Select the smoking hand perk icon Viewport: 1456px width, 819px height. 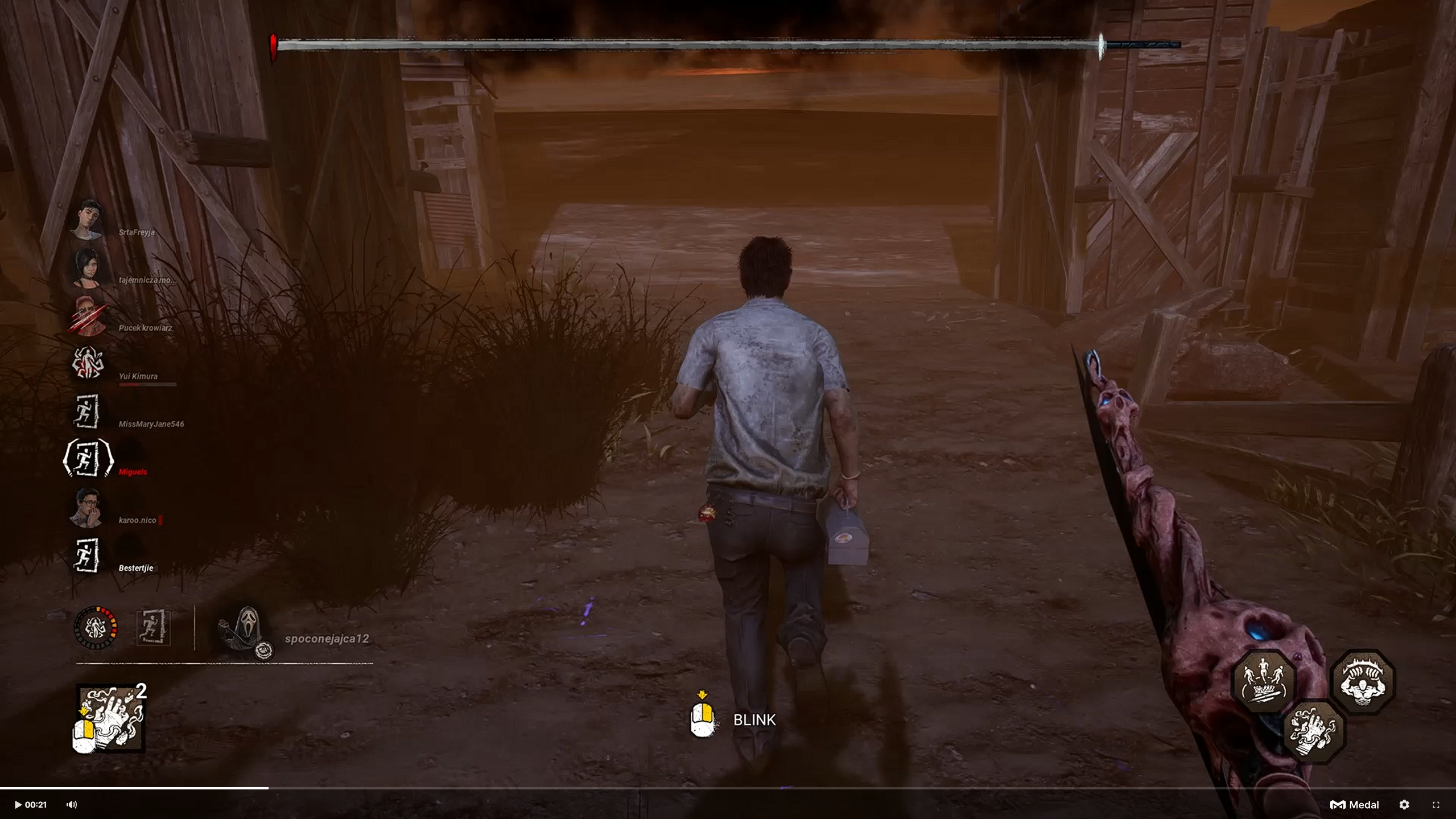pyautogui.click(x=1314, y=731)
